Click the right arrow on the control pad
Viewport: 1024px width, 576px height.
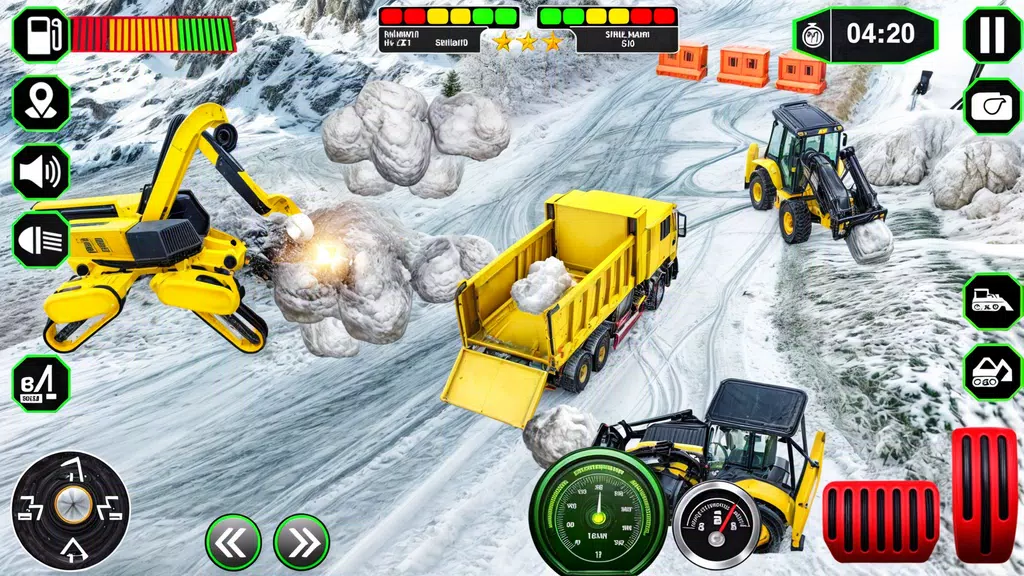(110, 506)
